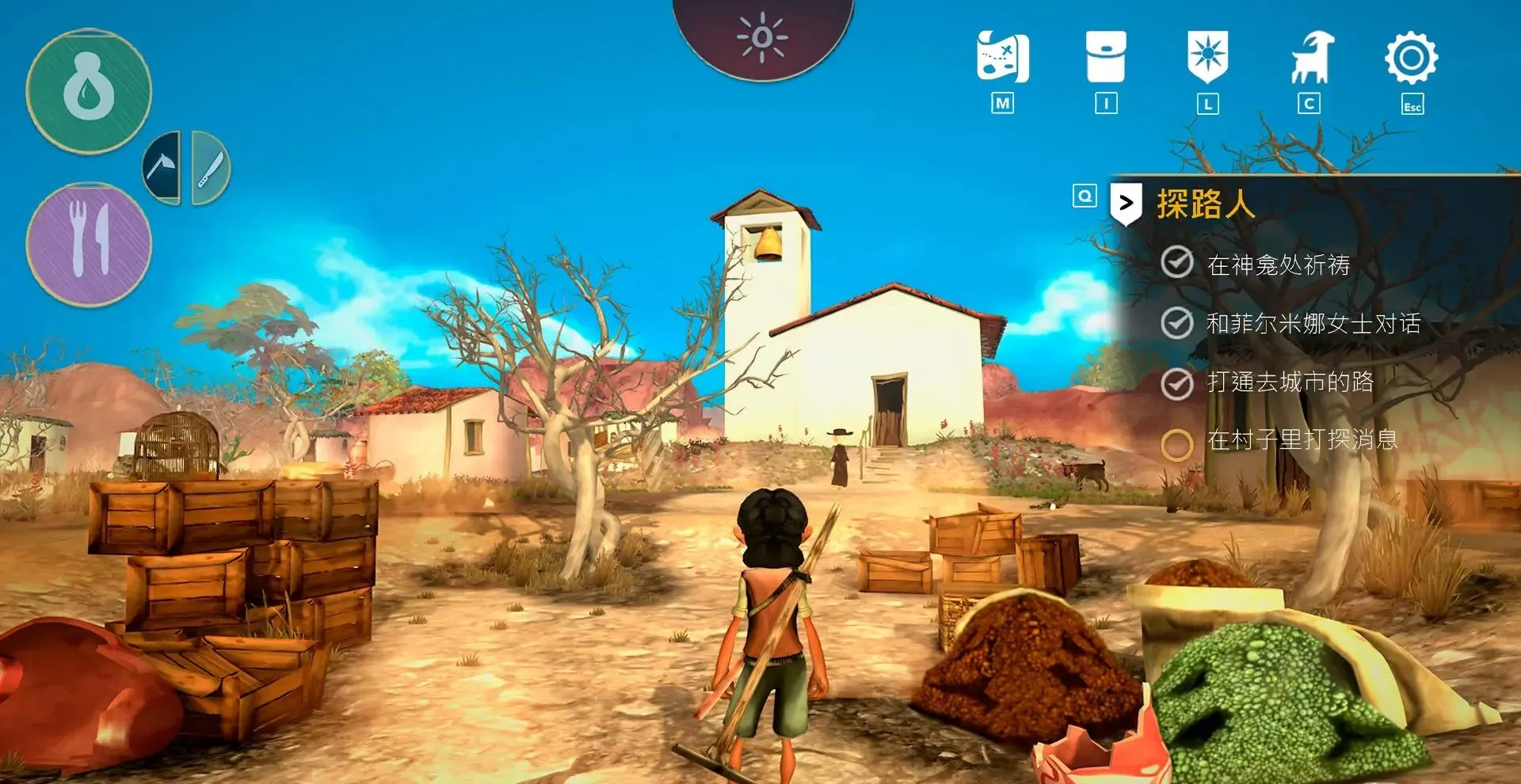Open the inventory bag icon
Screen dimensions: 1521x784
1106,57
